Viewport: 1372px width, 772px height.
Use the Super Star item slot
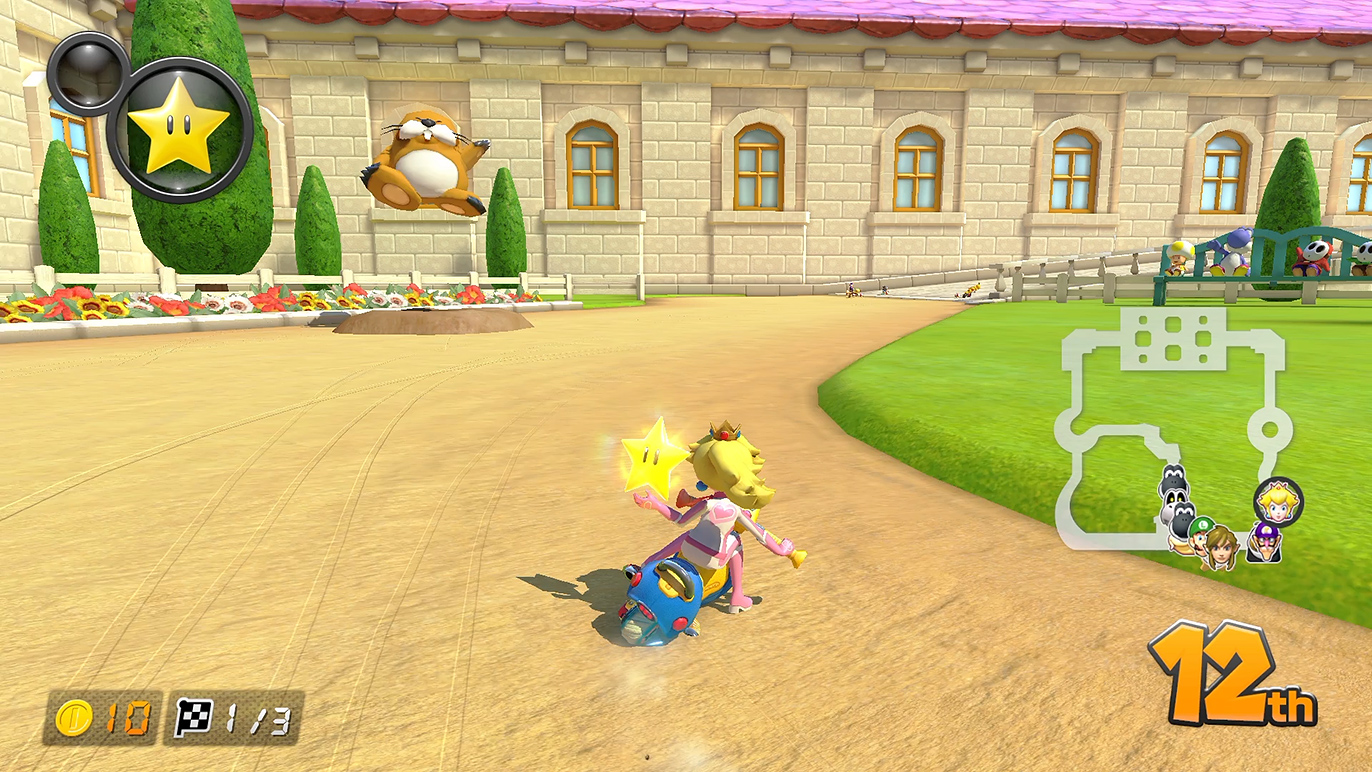[180, 129]
